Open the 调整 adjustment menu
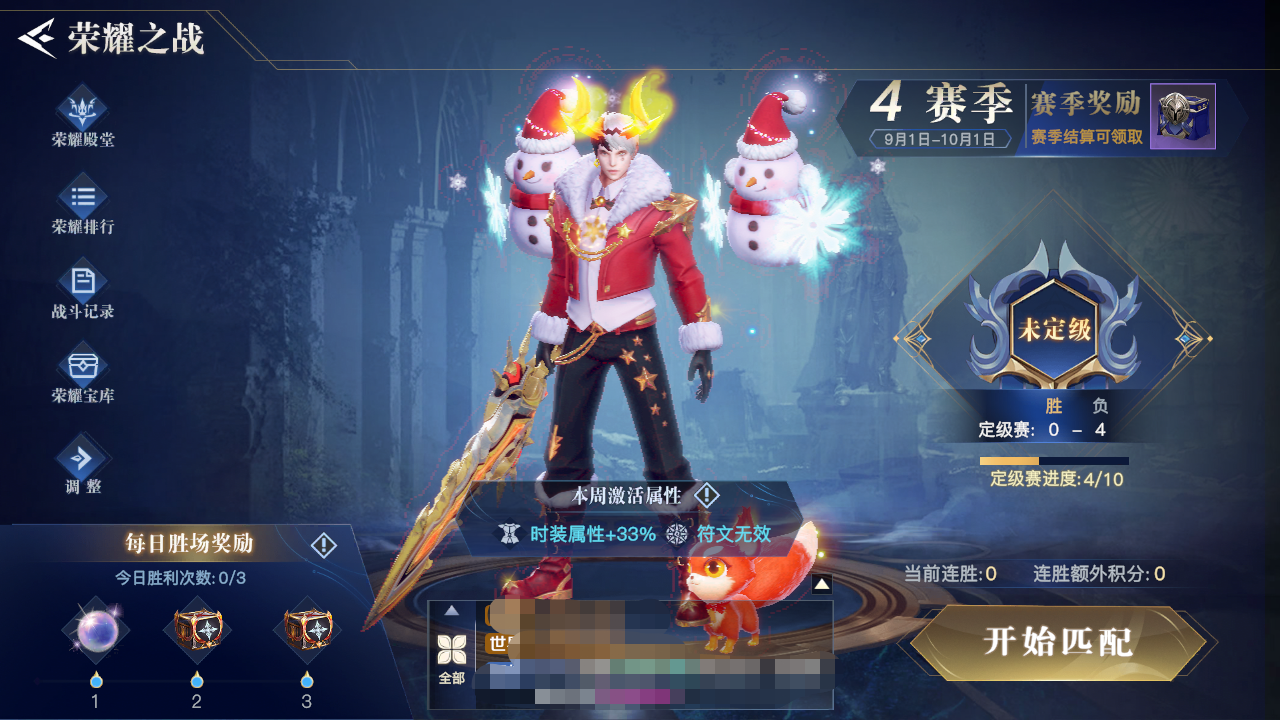The height and width of the screenshot is (720, 1280). coord(83,464)
